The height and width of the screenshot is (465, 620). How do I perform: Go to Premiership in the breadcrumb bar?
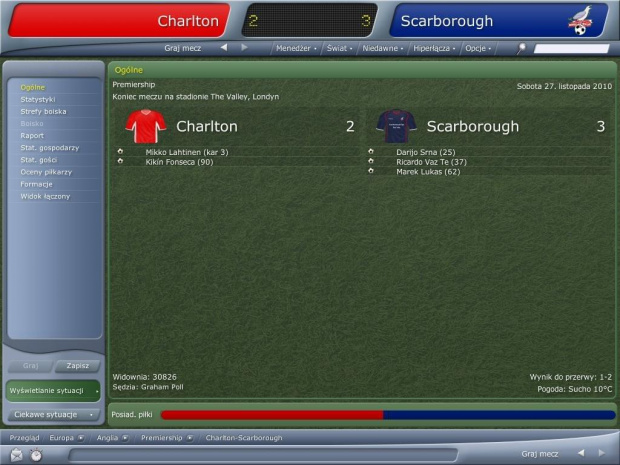pyautogui.click(x=161, y=438)
